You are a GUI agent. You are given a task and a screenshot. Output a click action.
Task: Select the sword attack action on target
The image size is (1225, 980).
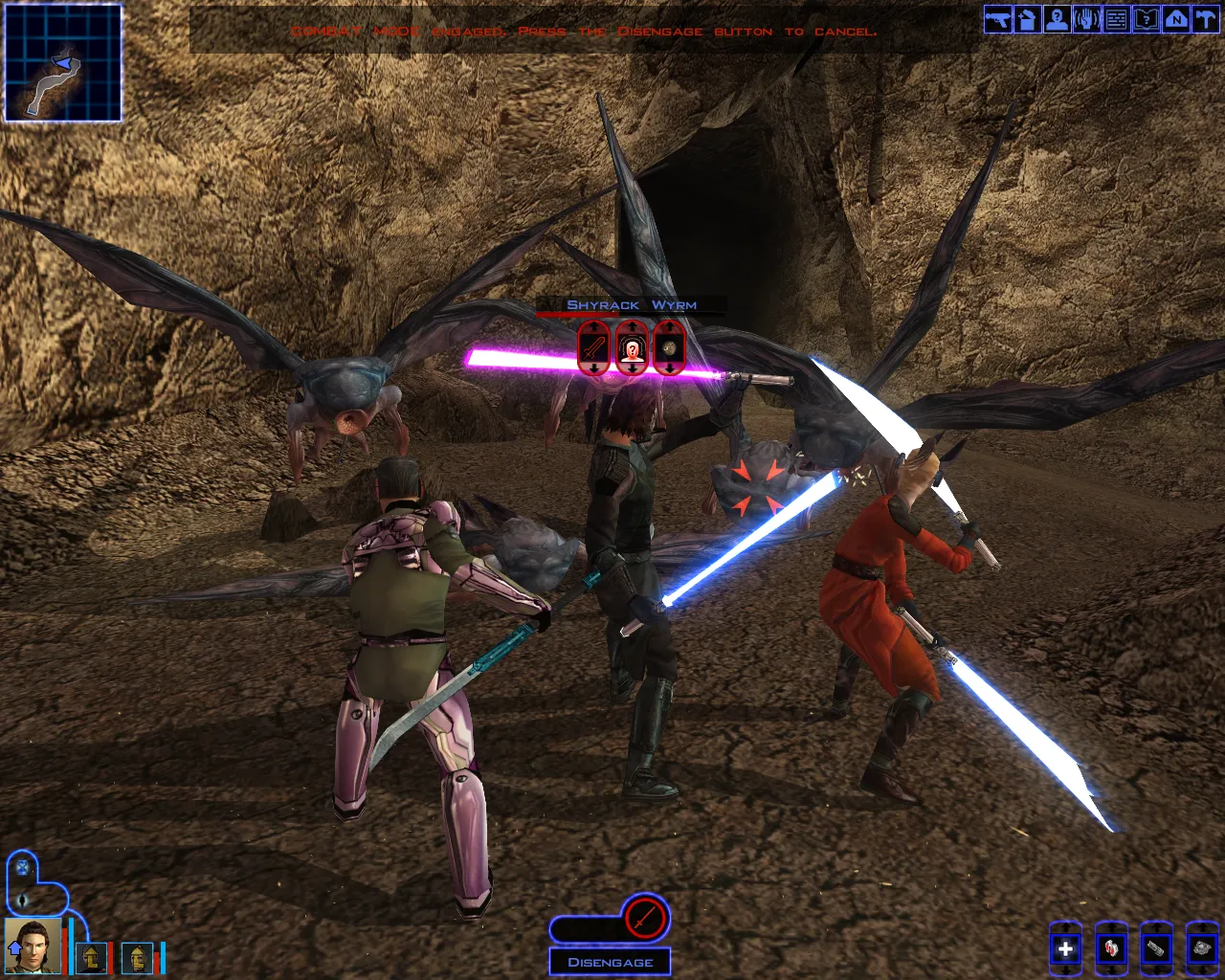coord(593,347)
